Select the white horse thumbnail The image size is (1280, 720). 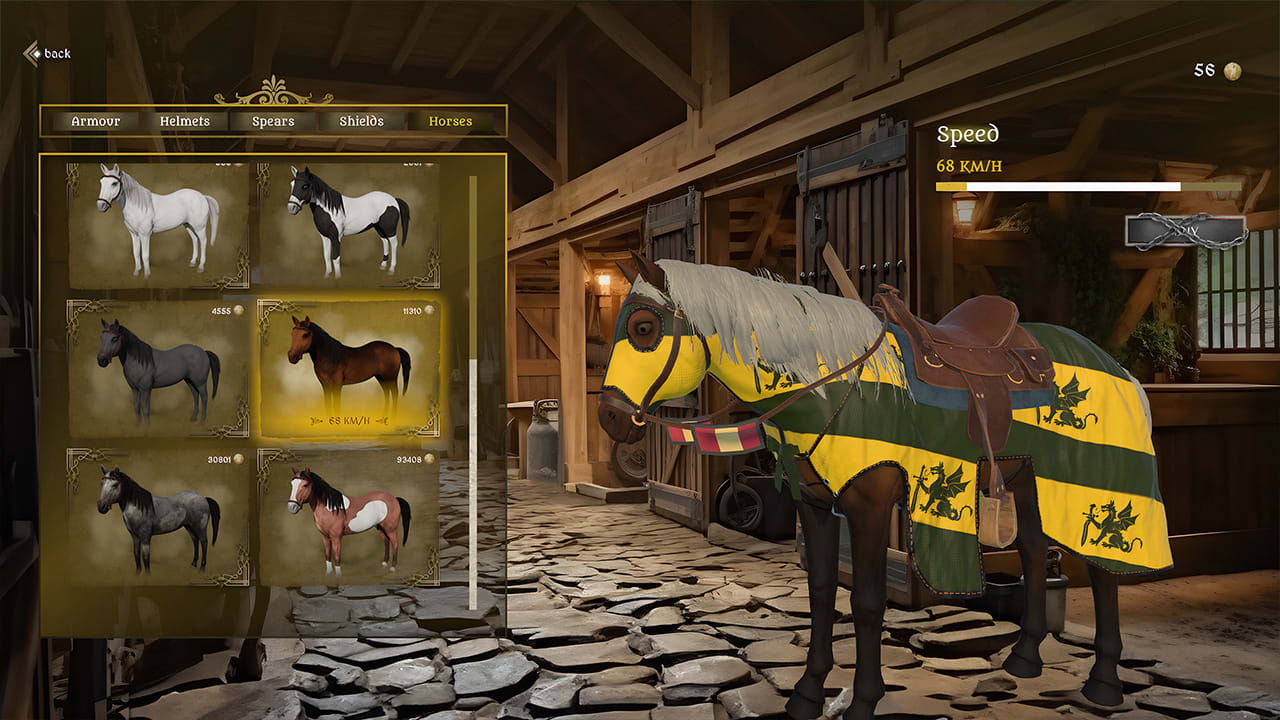(151, 216)
